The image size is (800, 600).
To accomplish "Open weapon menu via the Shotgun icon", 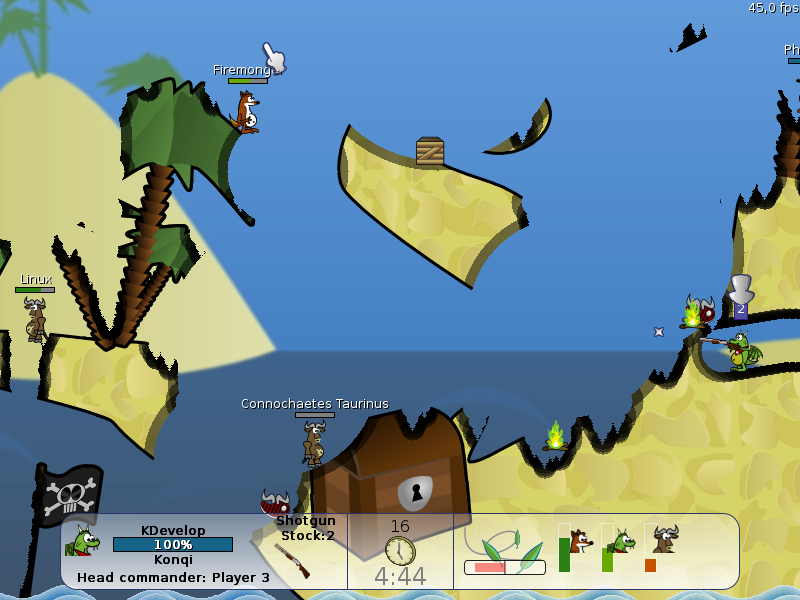I will [x=292, y=560].
